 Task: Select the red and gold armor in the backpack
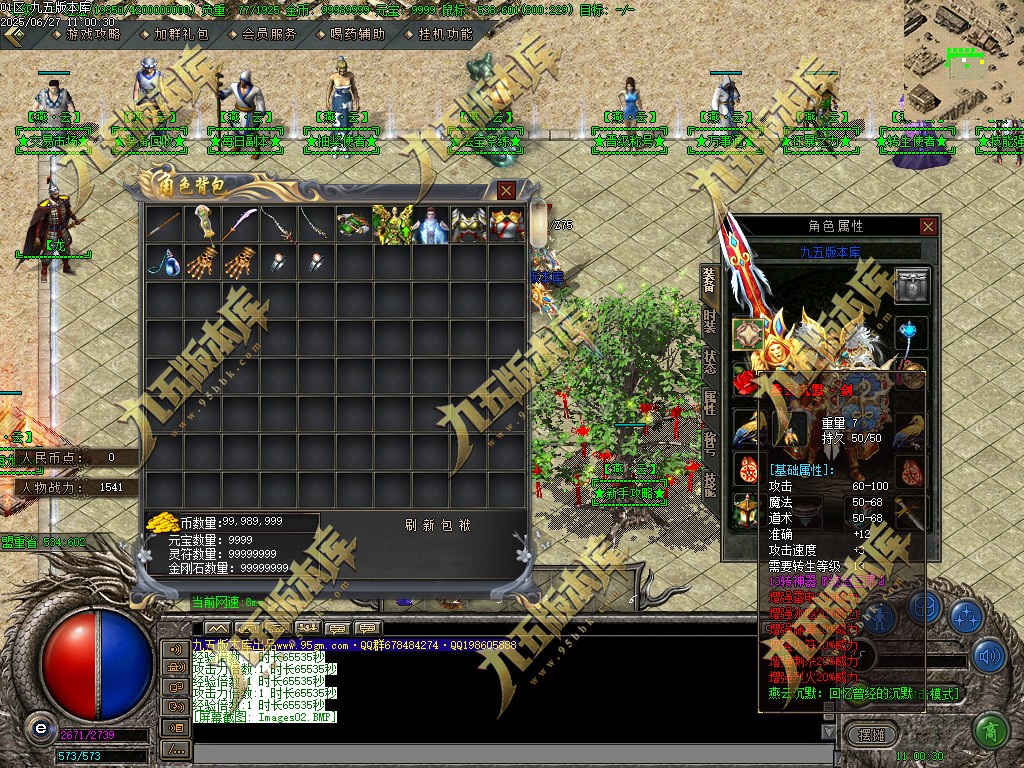506,224
